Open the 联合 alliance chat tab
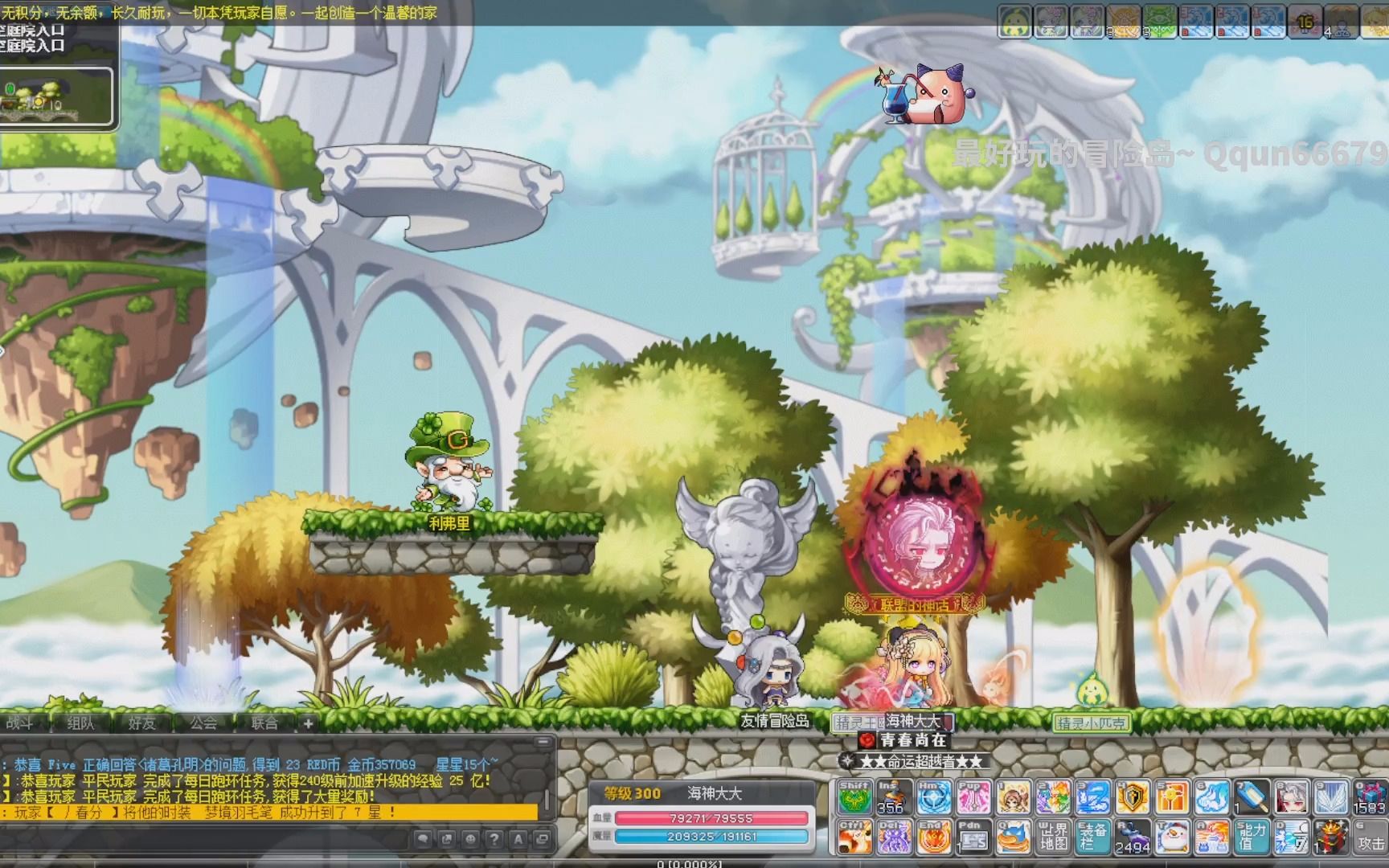Screen dimensions: 1389x868 [264, 723]
